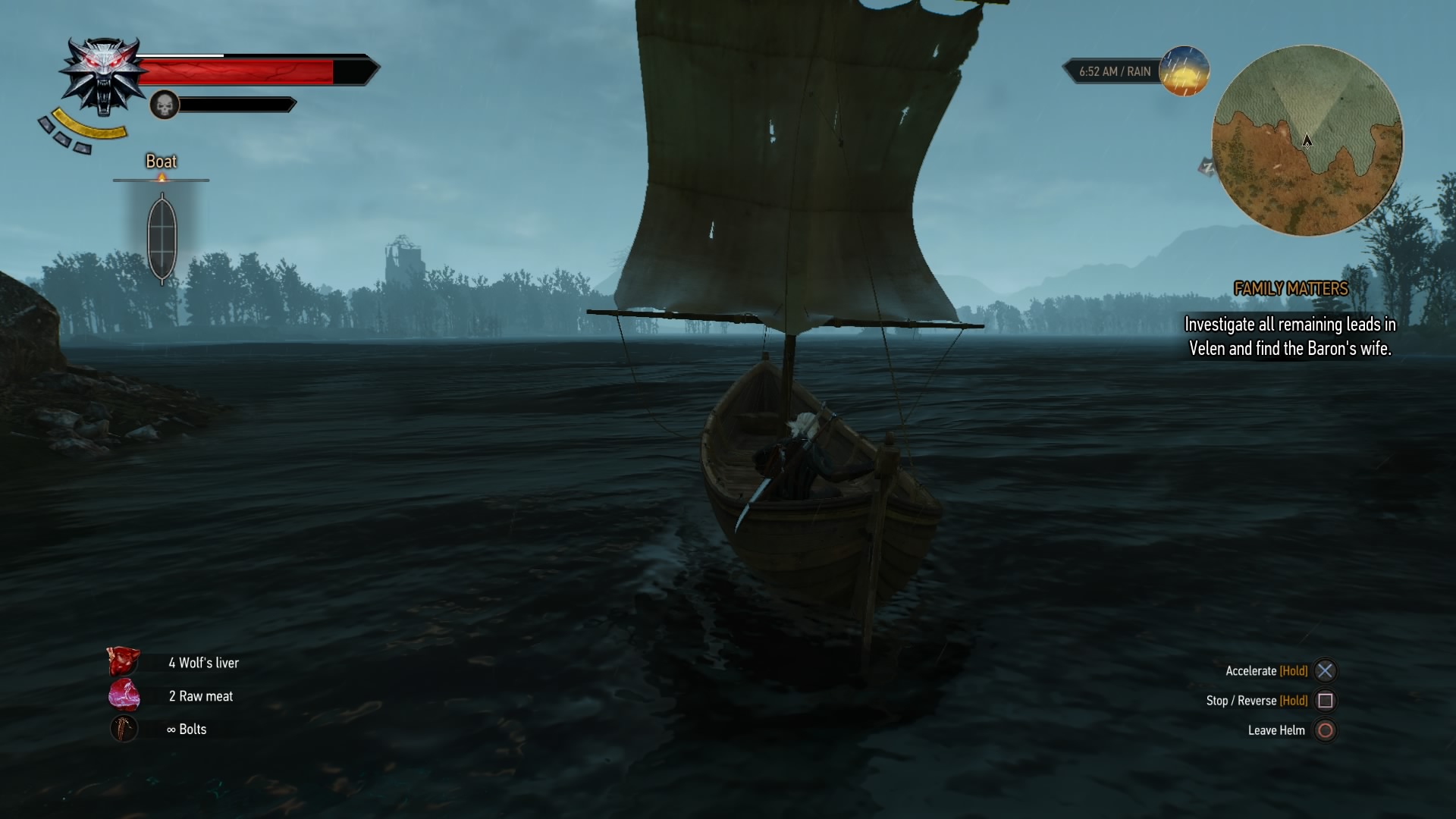Click the boat condition indicator
The image size is (1456, 819).
pyautogui.click(x=162, y=237)
